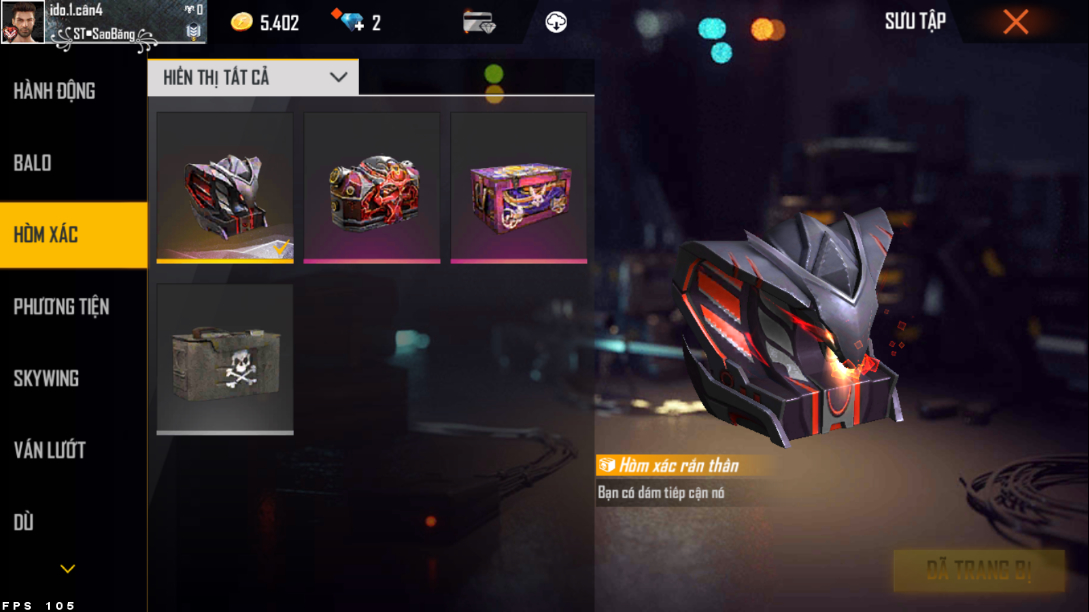Image resolution: width=1089 pixels, height=612 pixels.
Task: Click the gold coin balance icon
Action: coord(242,22)
